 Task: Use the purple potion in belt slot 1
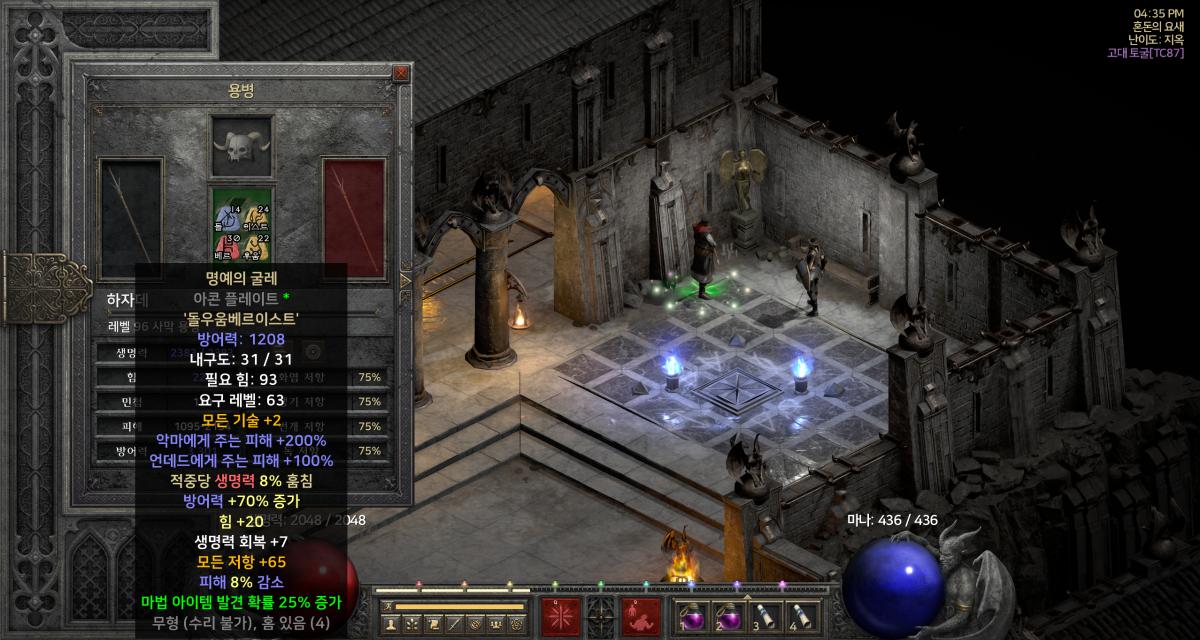(689, 615)
